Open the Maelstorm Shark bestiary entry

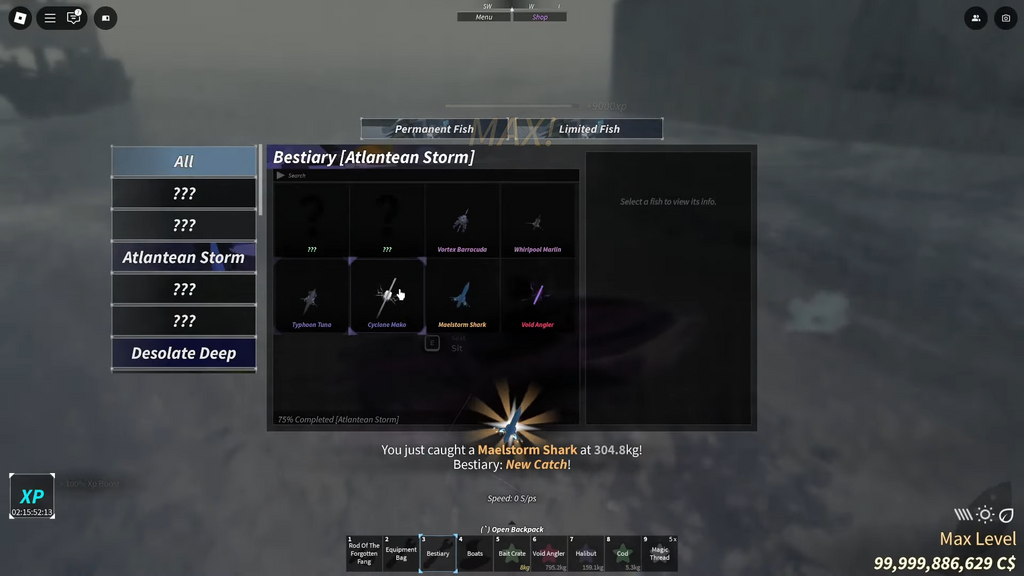tap(462, 297)
